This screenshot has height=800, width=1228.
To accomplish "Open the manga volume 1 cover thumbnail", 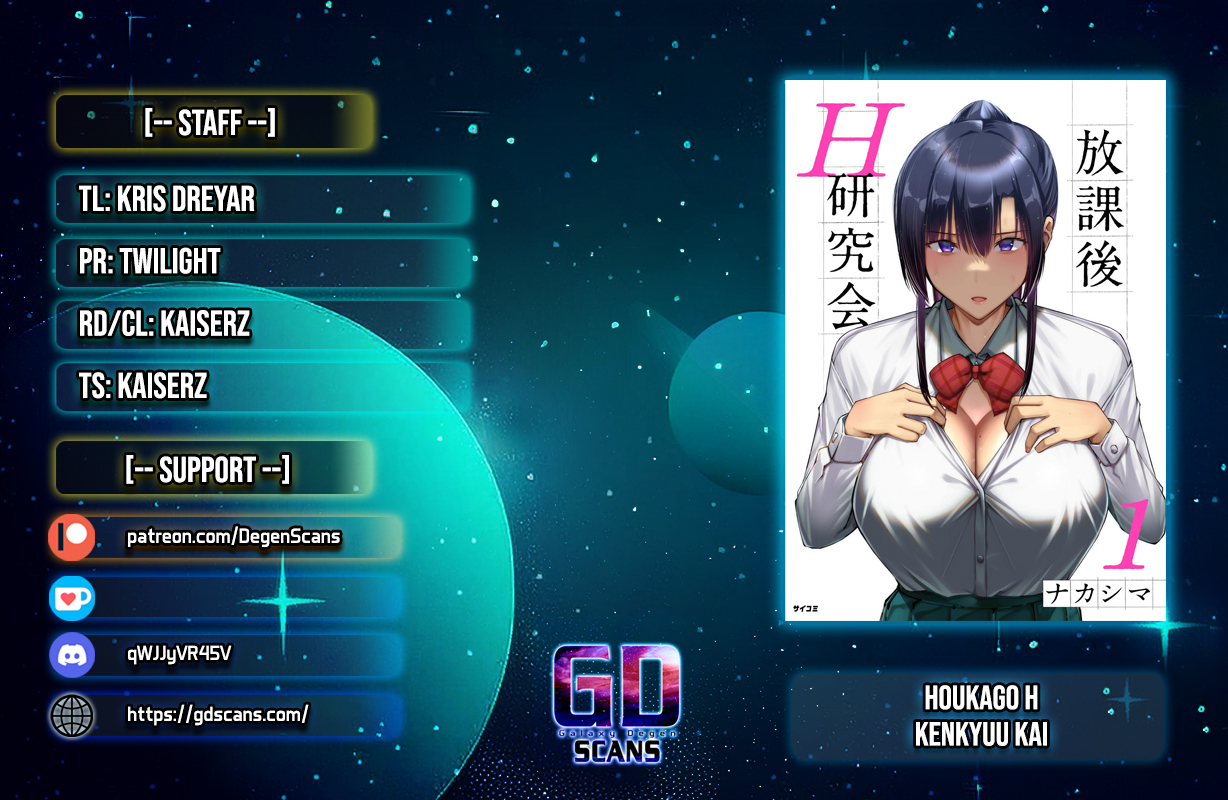I will point(975,350).
